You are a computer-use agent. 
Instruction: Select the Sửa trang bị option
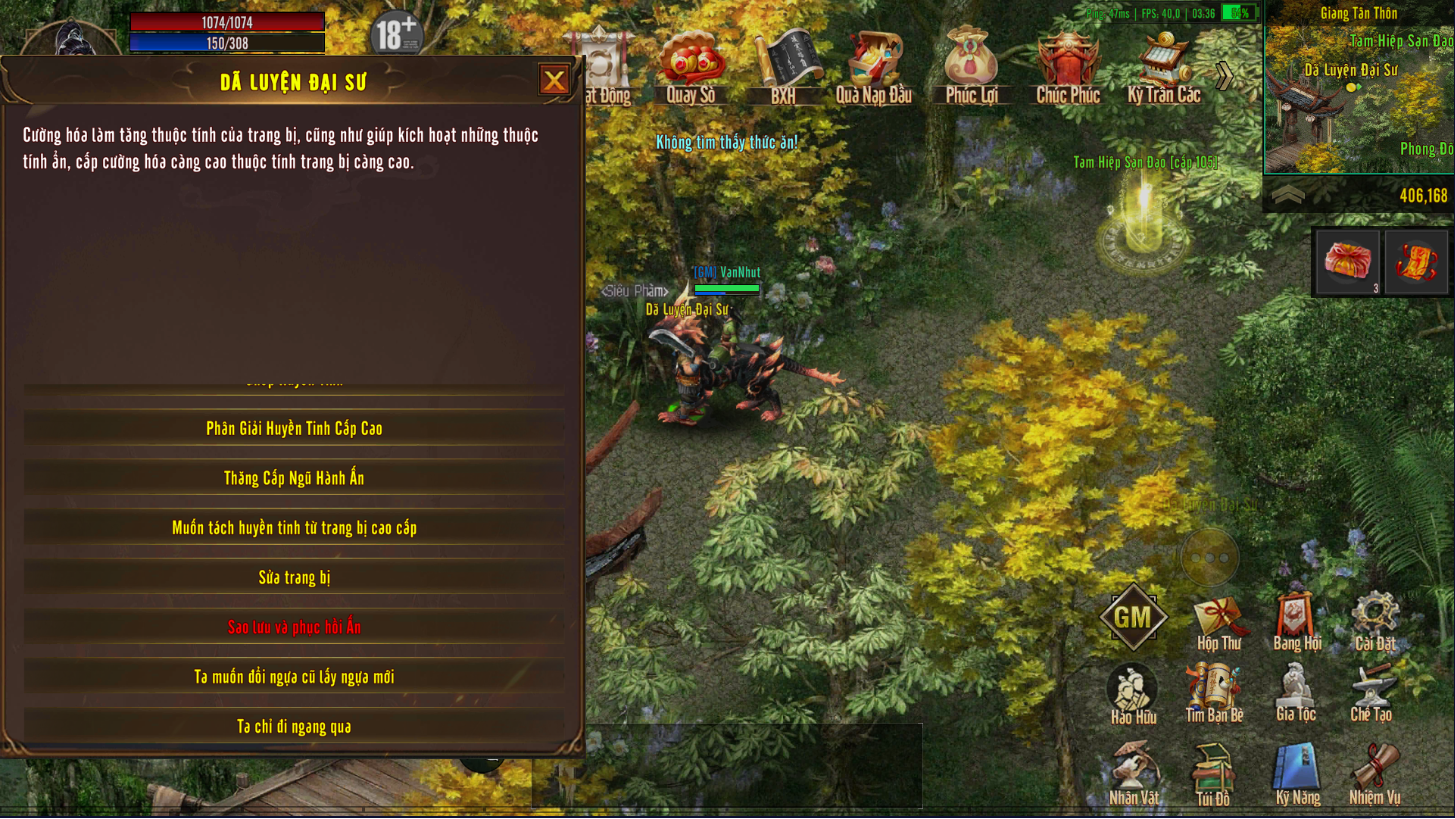click(x=294, y=578)
